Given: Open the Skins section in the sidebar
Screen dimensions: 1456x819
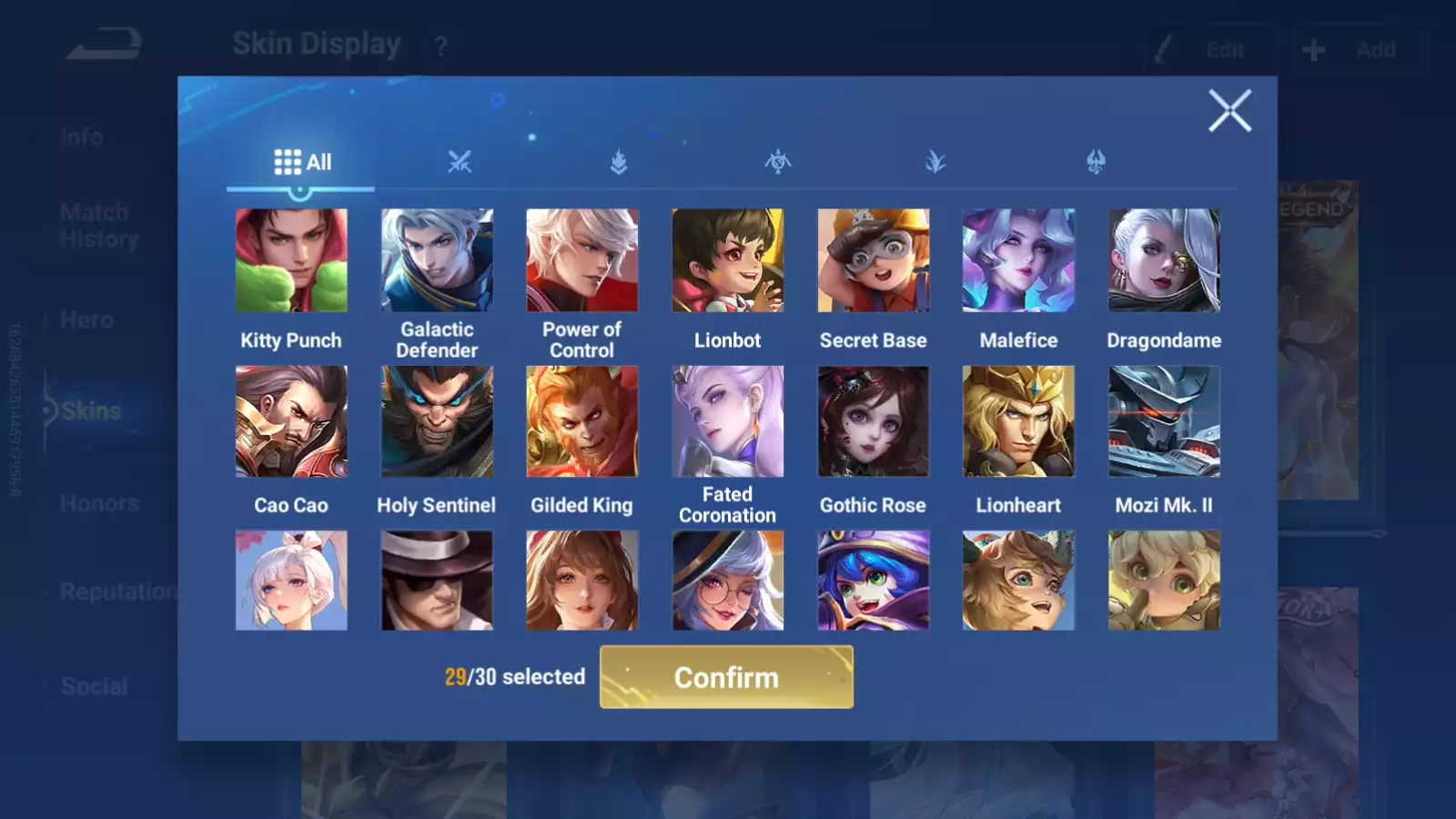Looking at the screenshot, I should [x=88, y=410].
